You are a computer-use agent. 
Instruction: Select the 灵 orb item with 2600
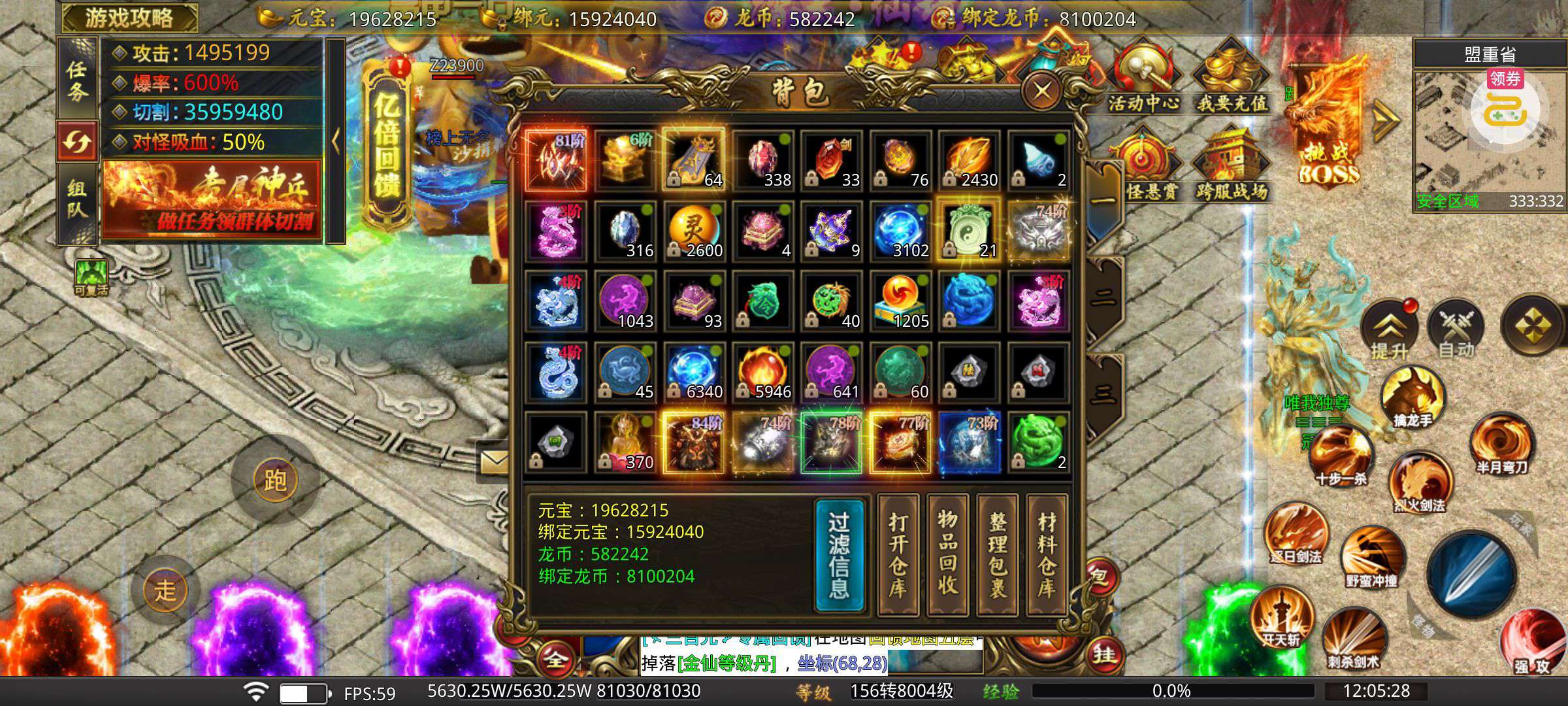694,231
